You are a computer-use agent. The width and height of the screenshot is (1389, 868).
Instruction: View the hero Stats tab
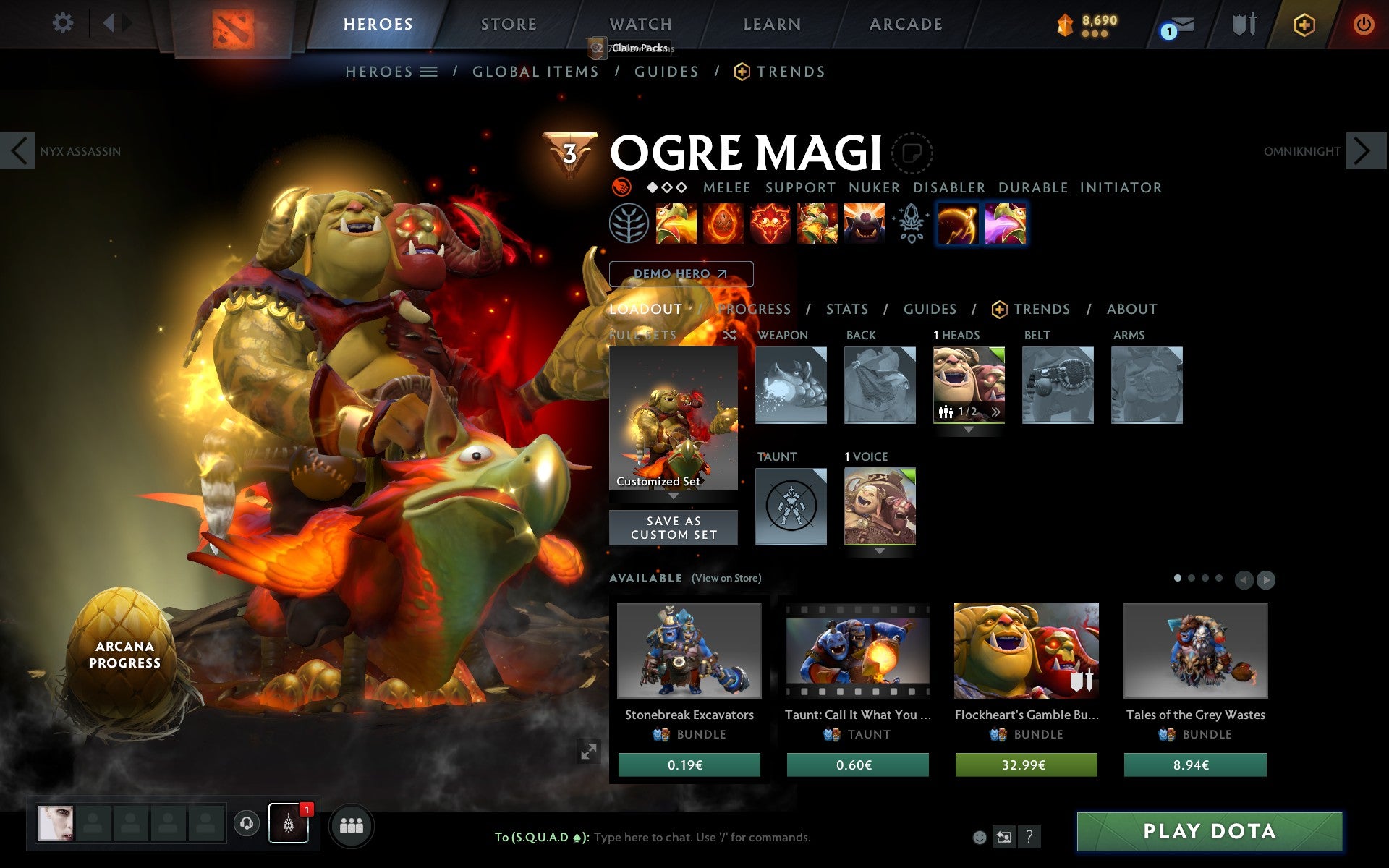tap(846, 309)
